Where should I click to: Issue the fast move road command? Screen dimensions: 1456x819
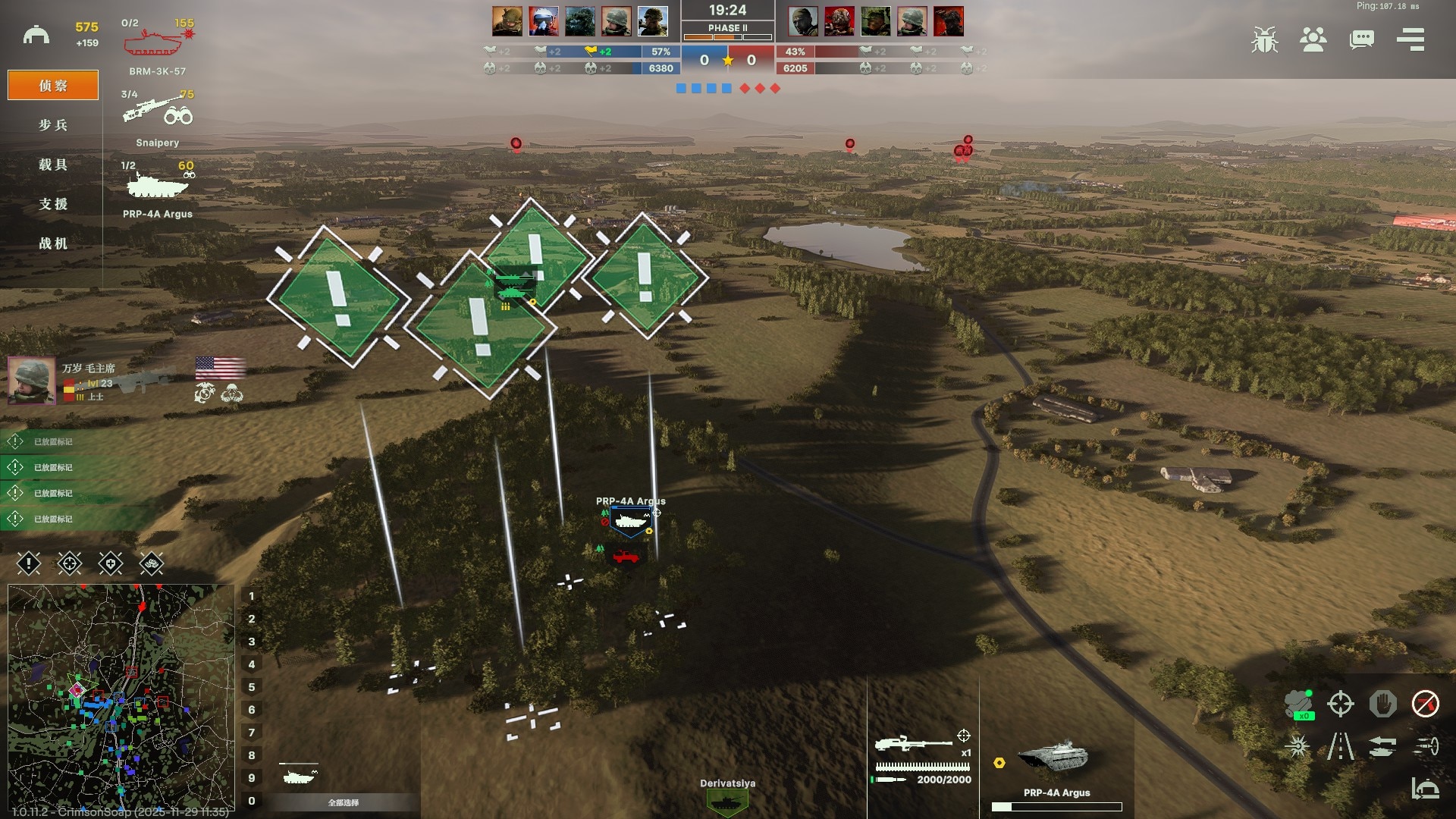point(1340,746)
